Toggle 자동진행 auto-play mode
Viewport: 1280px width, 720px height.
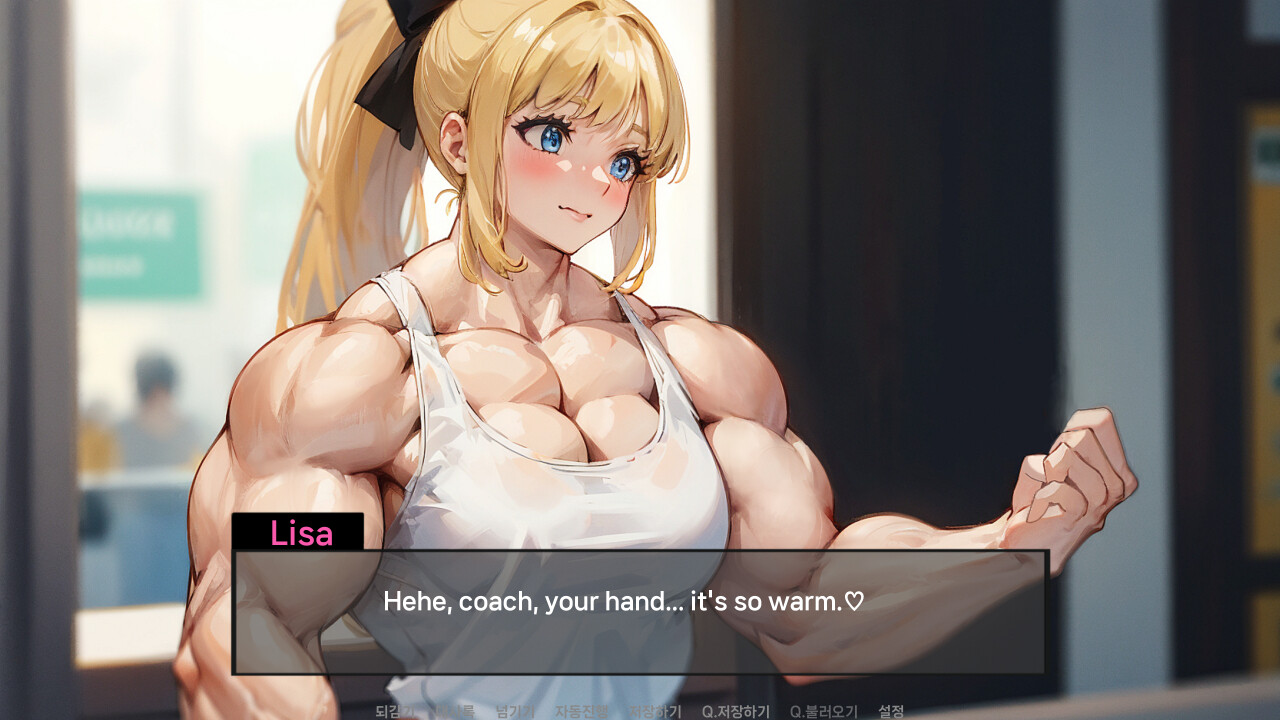[x=581, y=708]
